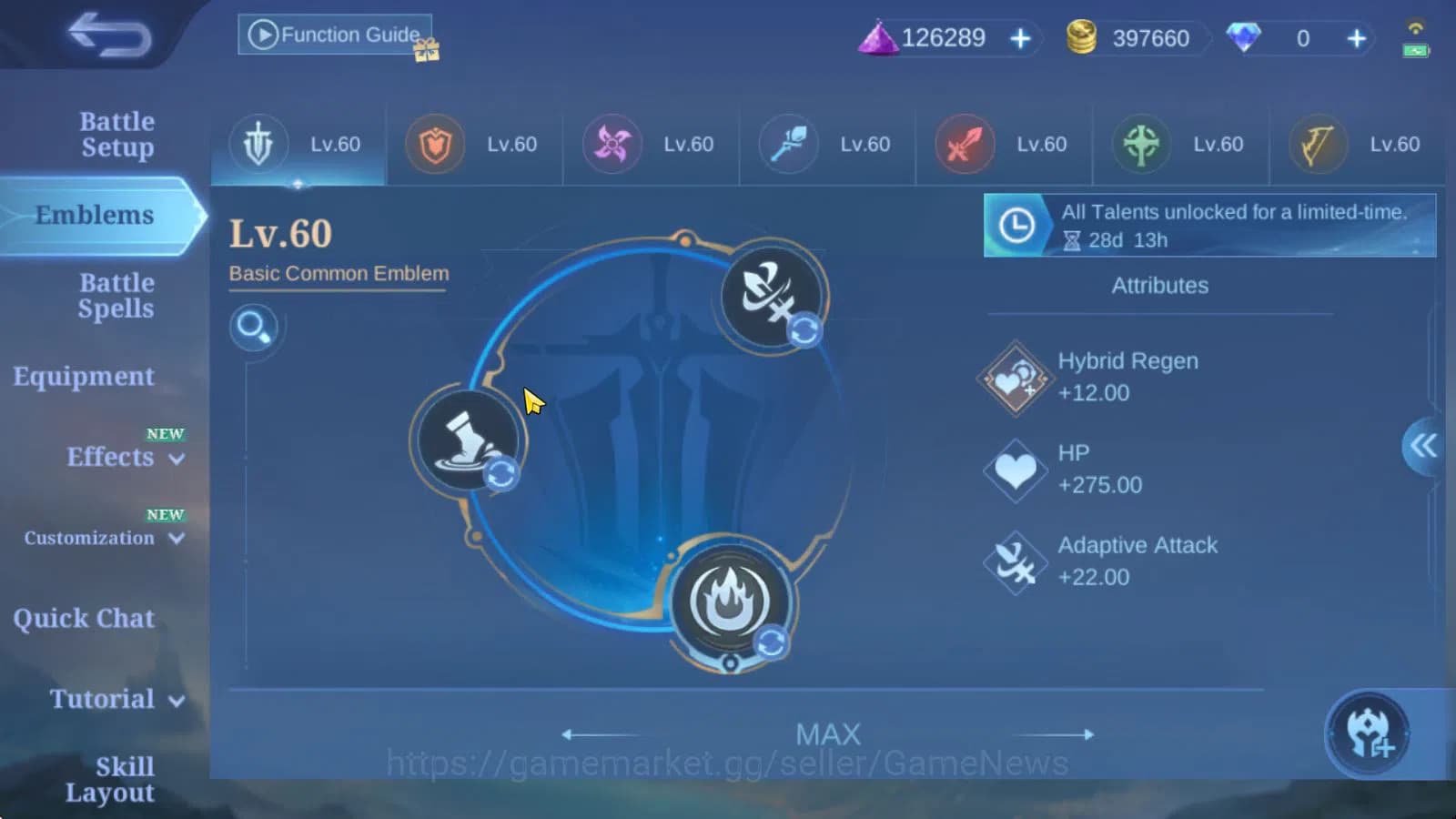Open the Tank emblem tab icon
This screenshot has height=819, width=1456.
coord(435,144)
